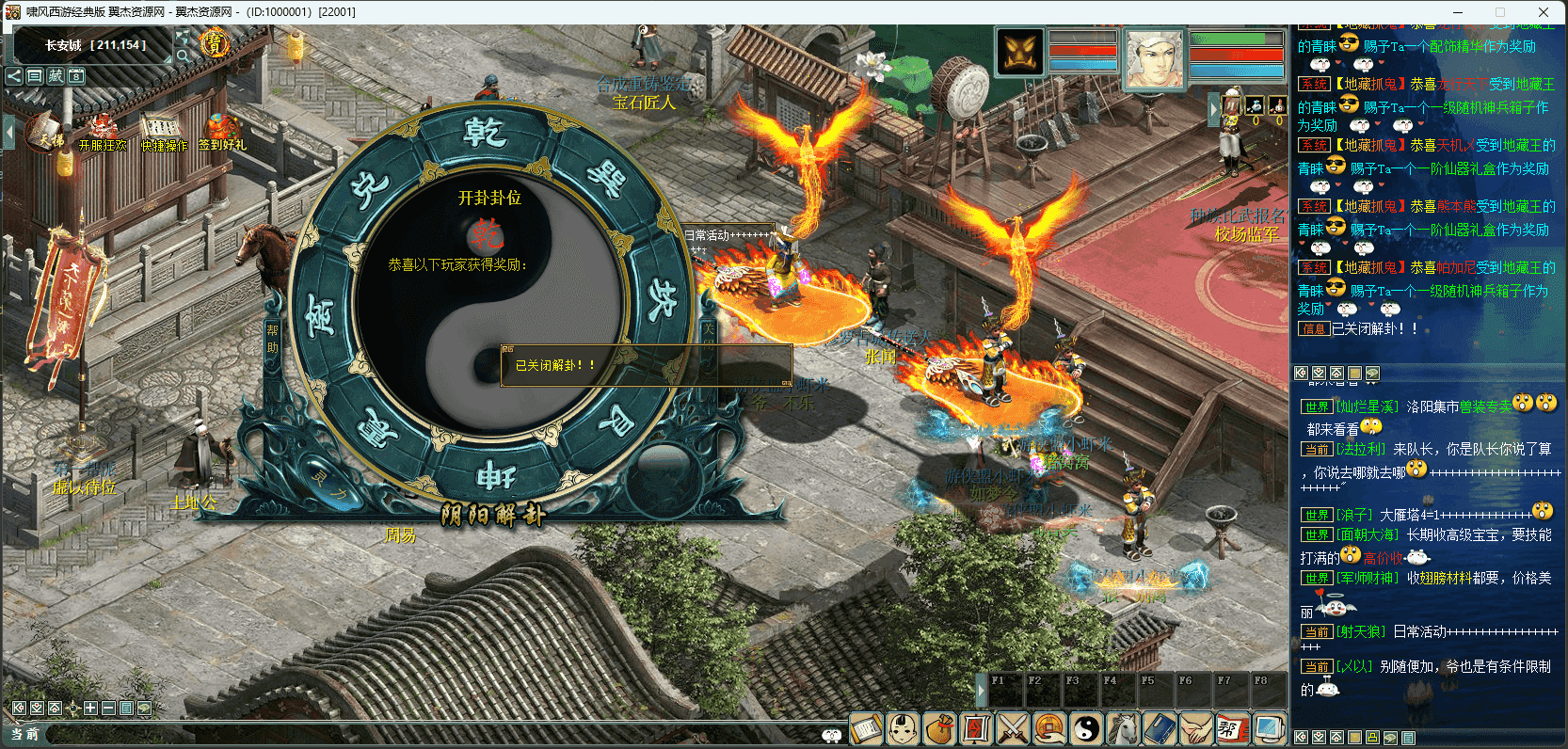Viewport: 1568px width, 749px height.
Task: Open the coin pouch bag icon
Action: pos(939,728)
